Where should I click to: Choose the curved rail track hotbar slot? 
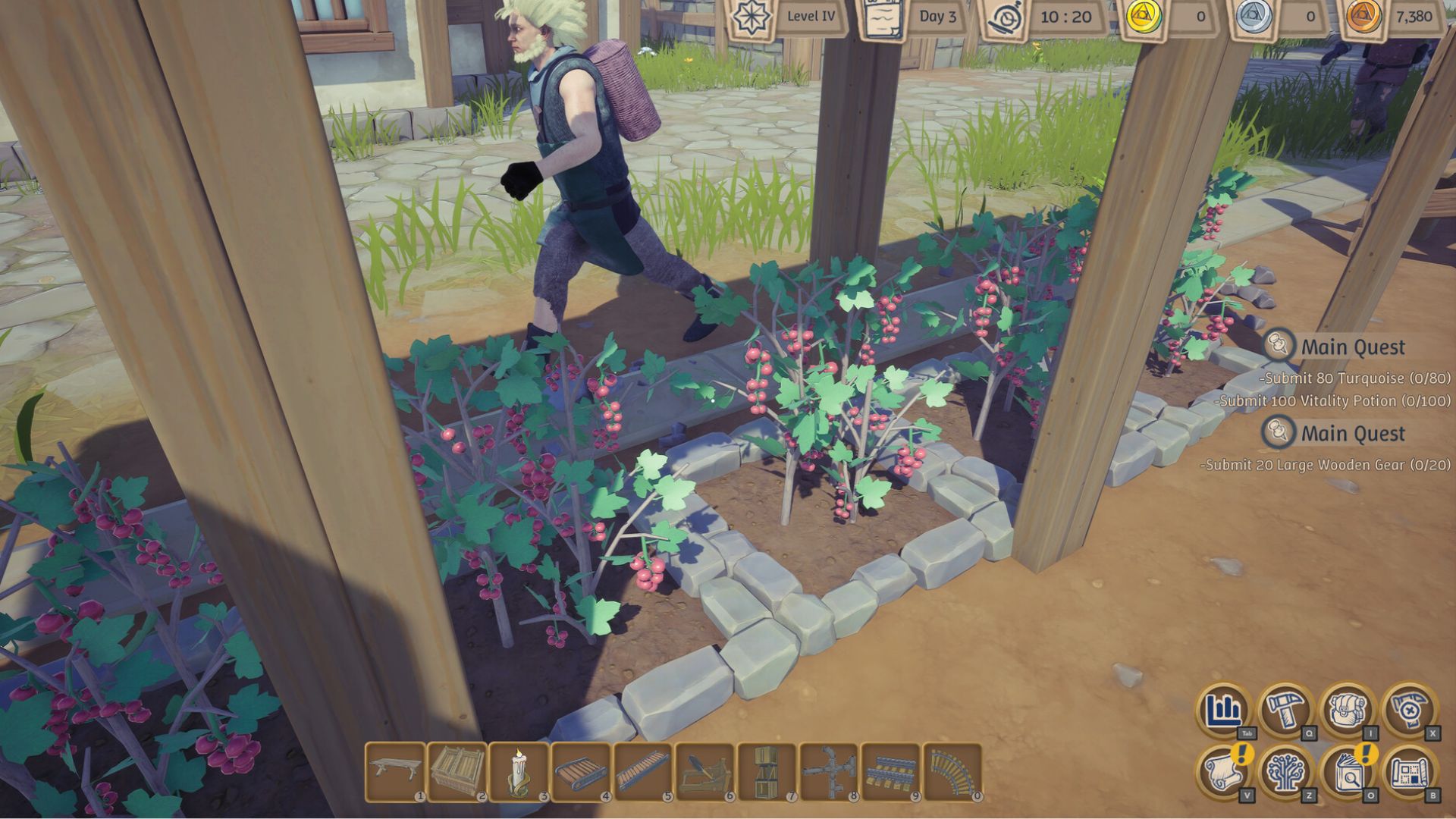tap(952, 771)
